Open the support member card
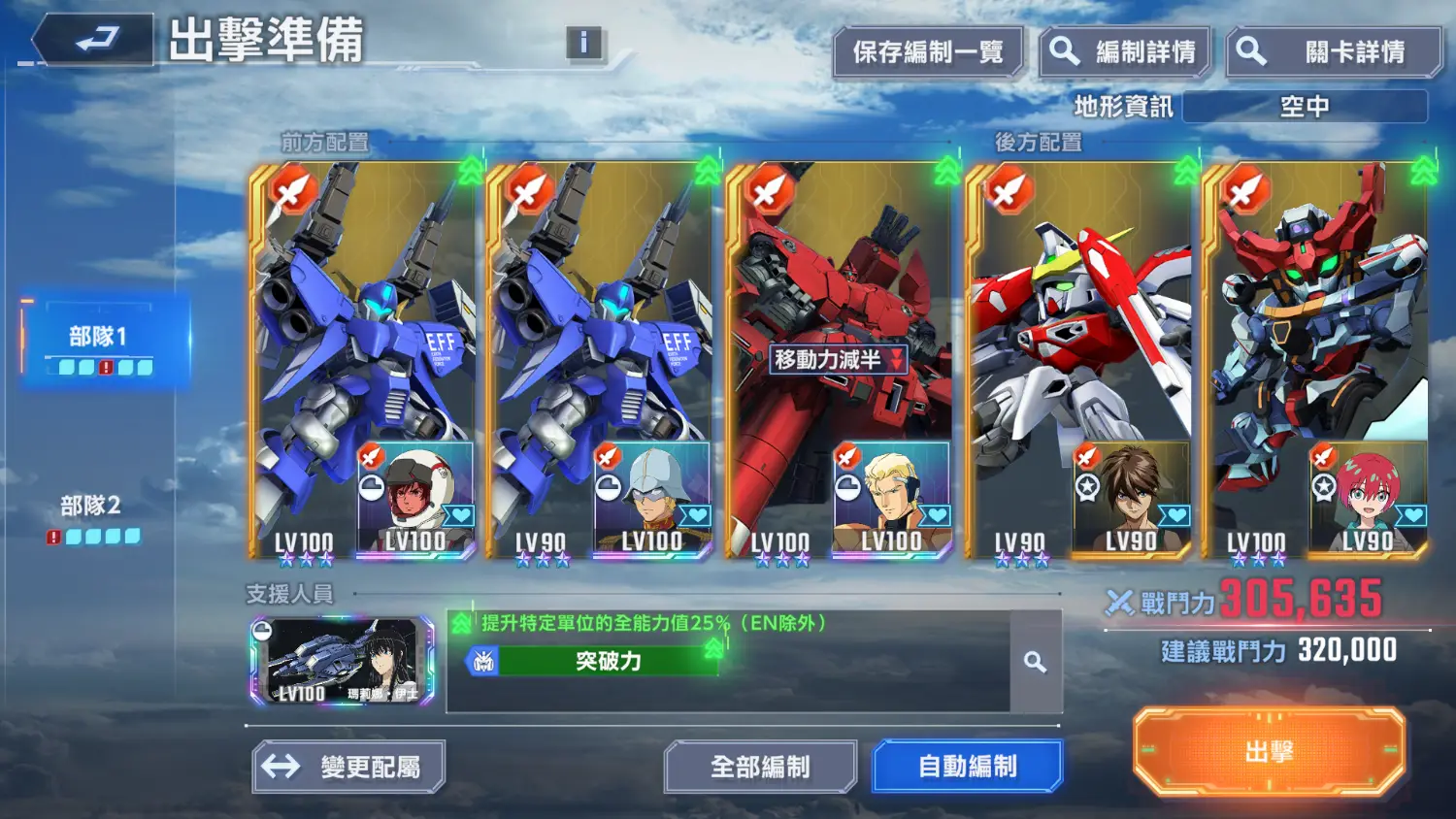 [342, 661]
